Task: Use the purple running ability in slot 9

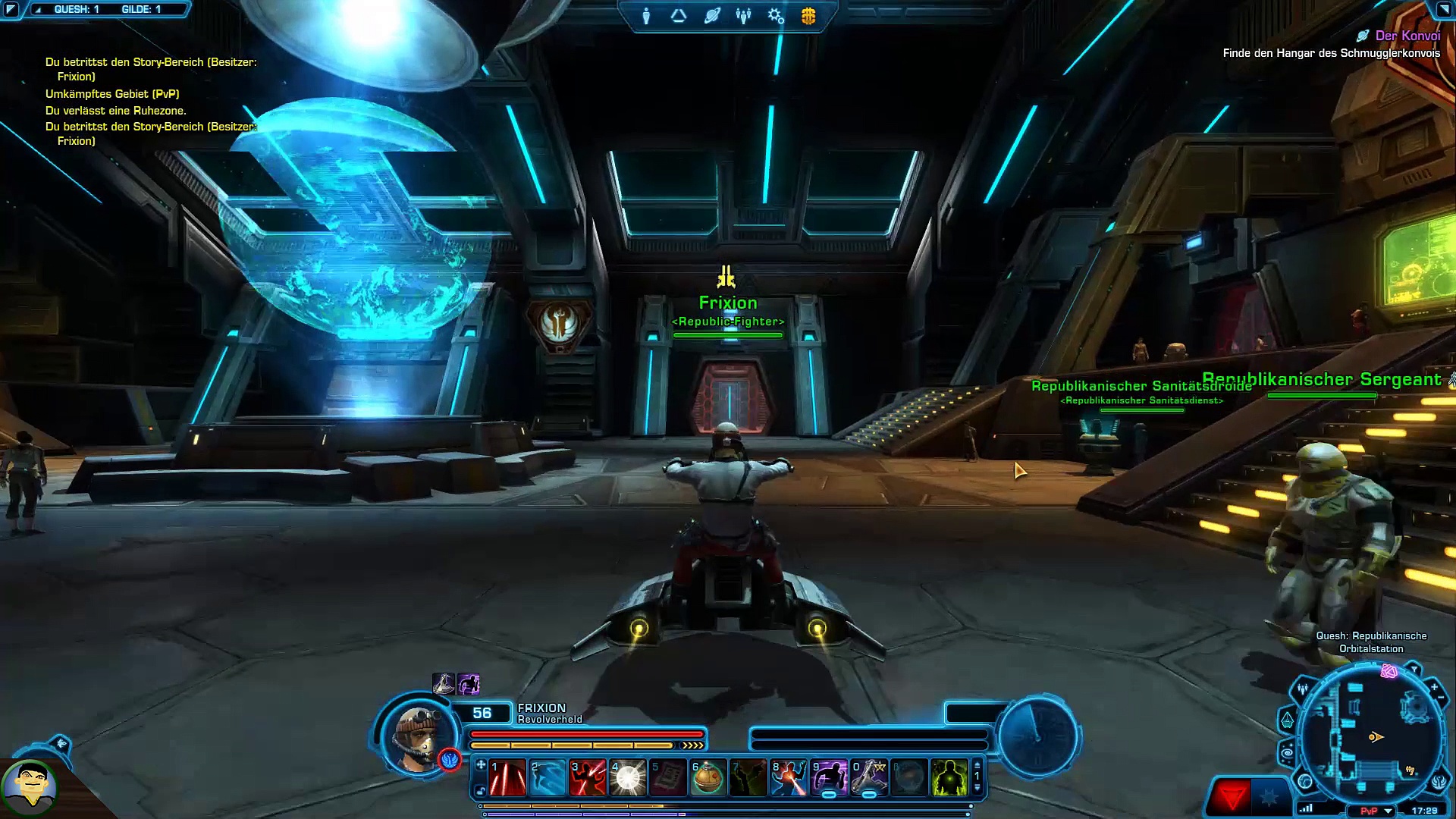Action: 829,778
